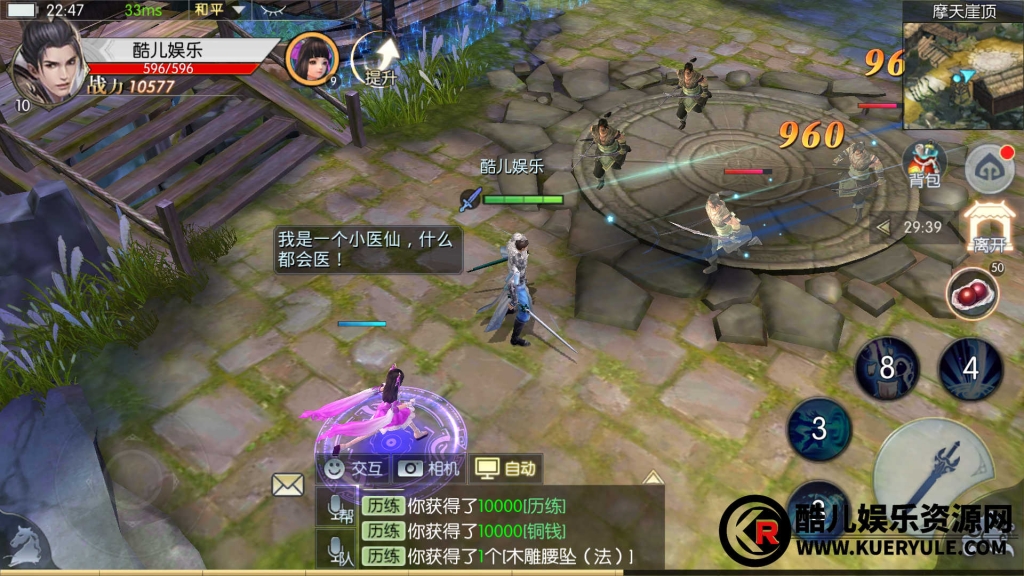Open the mail envelope icon
The width and height of the screenshot is (1024, 576).
click(x=288, y=485)
